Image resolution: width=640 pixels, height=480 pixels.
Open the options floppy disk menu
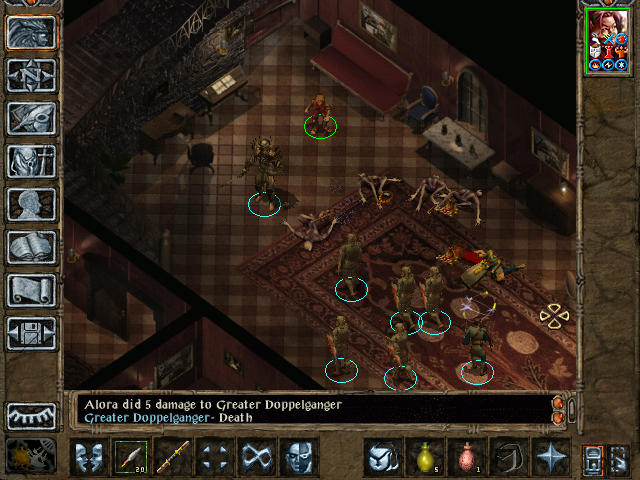[x=31, y=333]
